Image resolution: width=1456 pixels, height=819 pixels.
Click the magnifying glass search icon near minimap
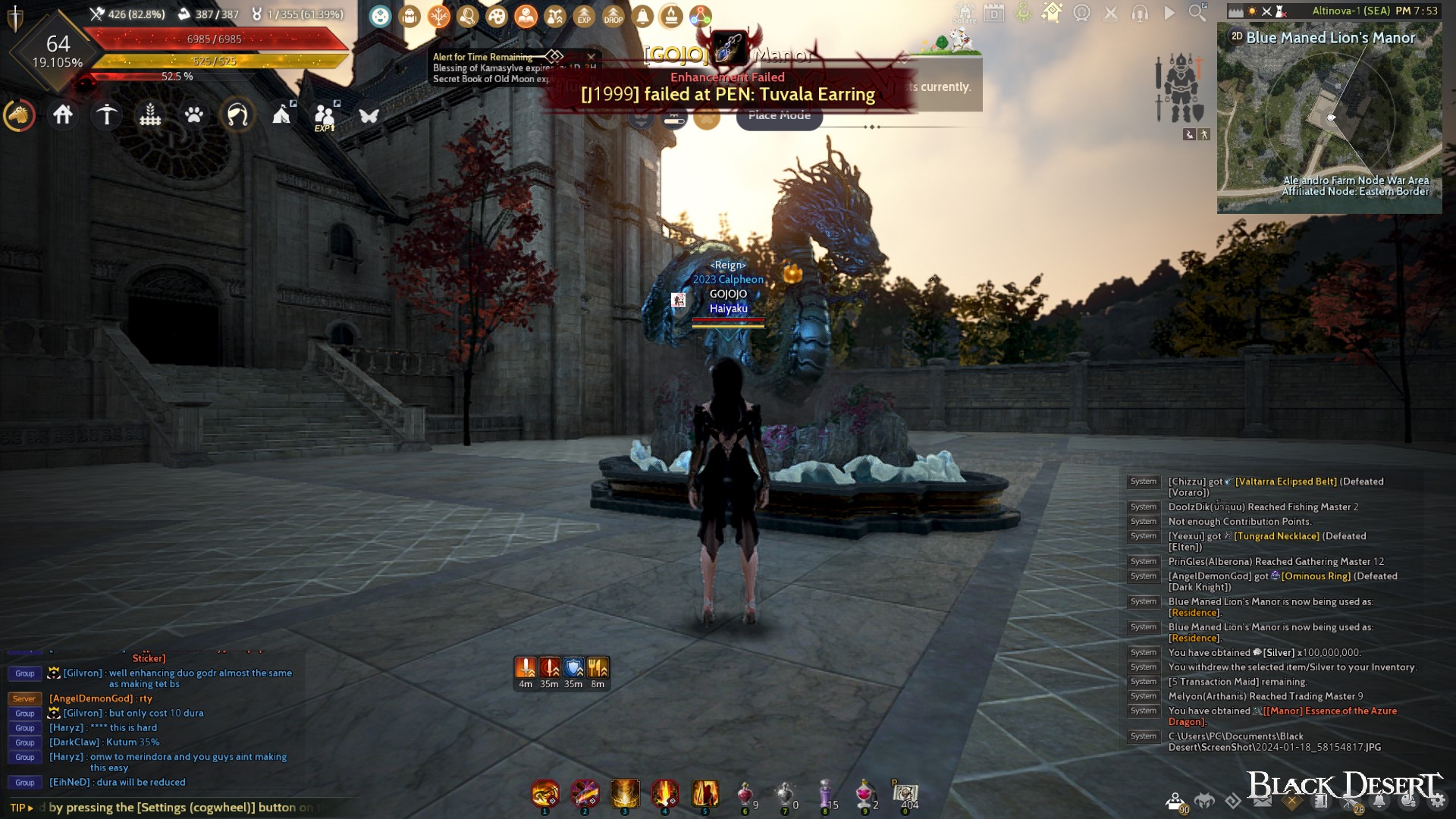1197,13
